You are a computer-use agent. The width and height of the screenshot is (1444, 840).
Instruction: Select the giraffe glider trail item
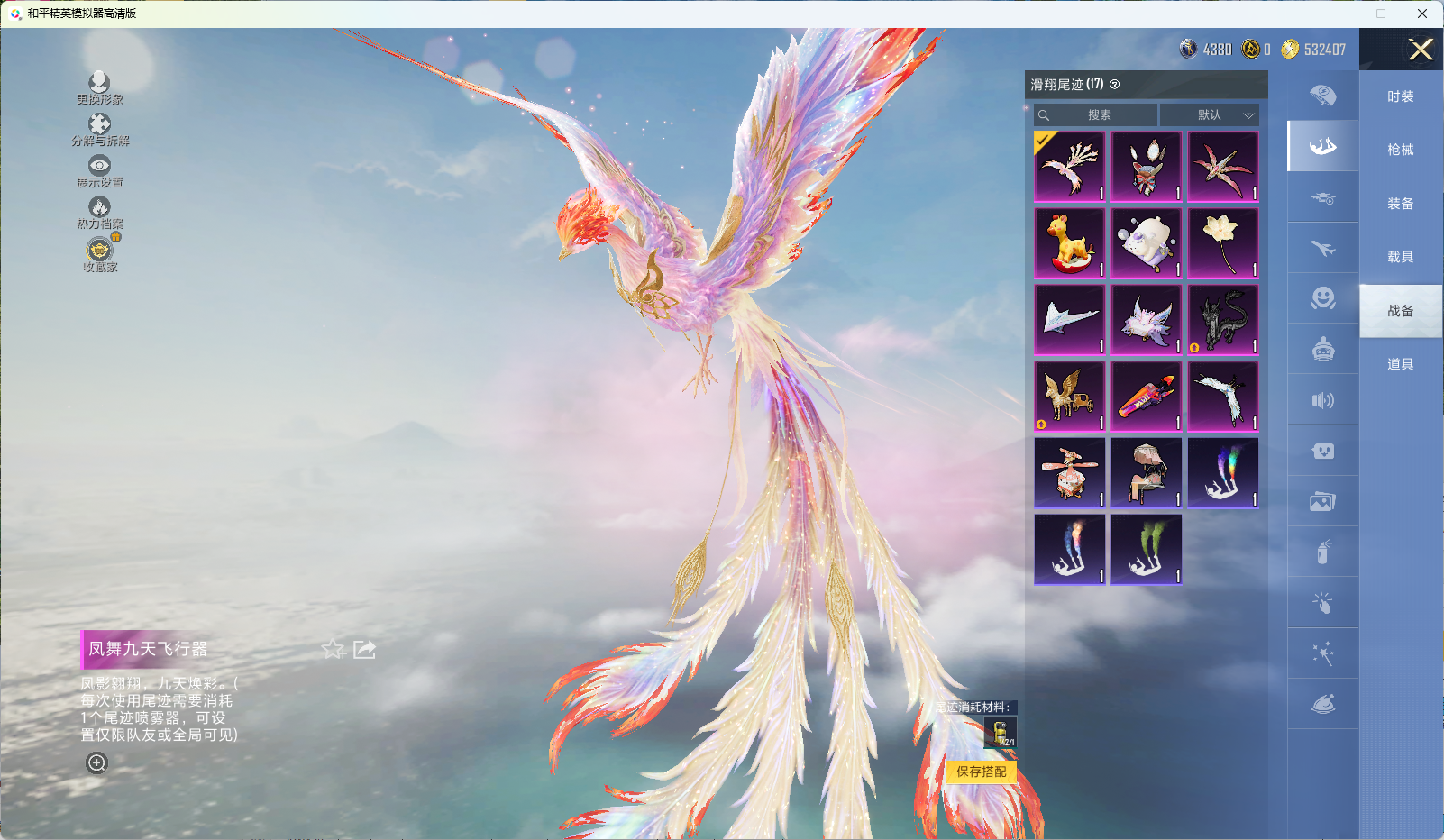click(x=1070, y=243)
